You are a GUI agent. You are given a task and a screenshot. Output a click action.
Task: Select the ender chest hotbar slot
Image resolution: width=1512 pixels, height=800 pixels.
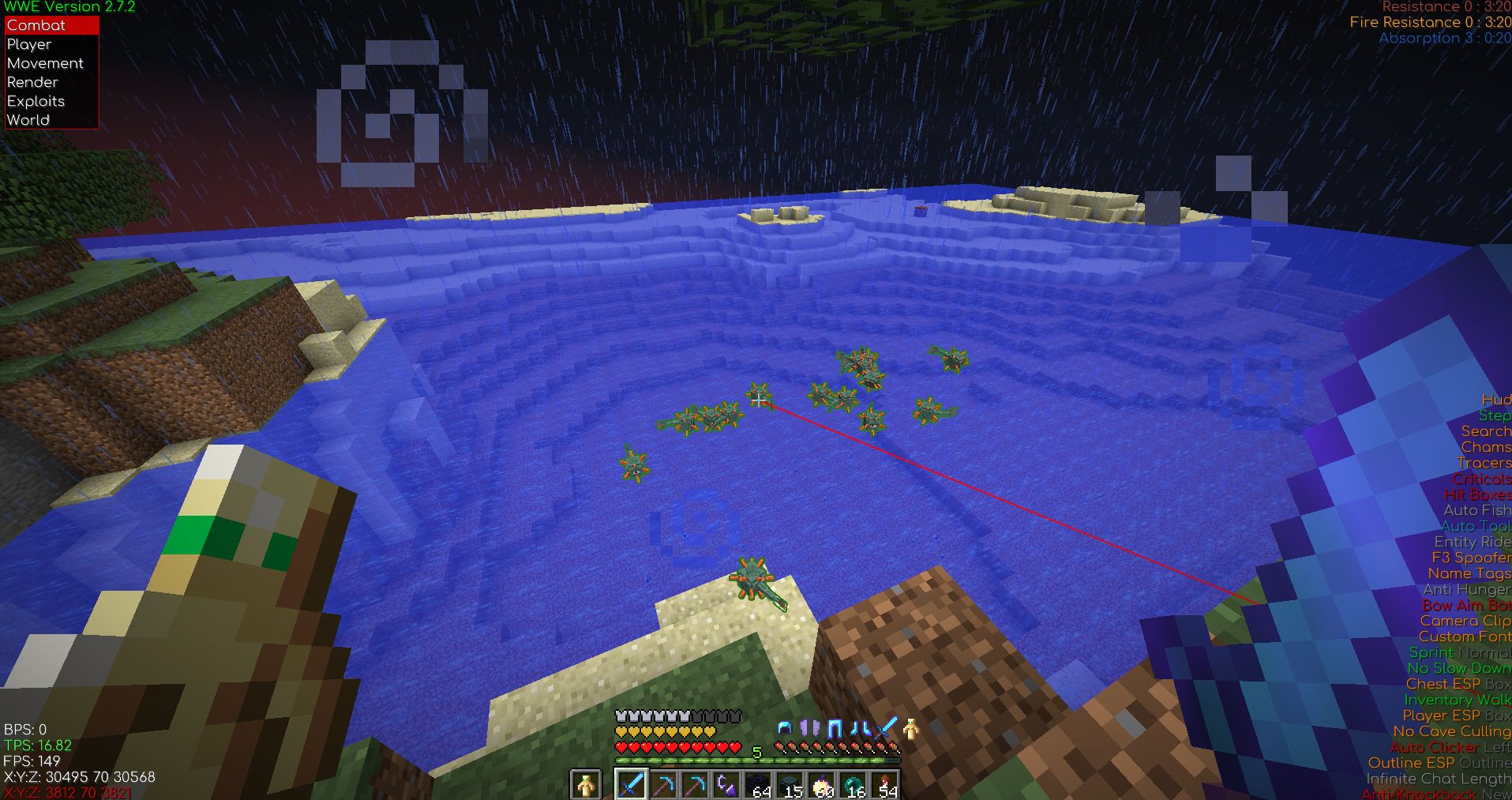790,783
